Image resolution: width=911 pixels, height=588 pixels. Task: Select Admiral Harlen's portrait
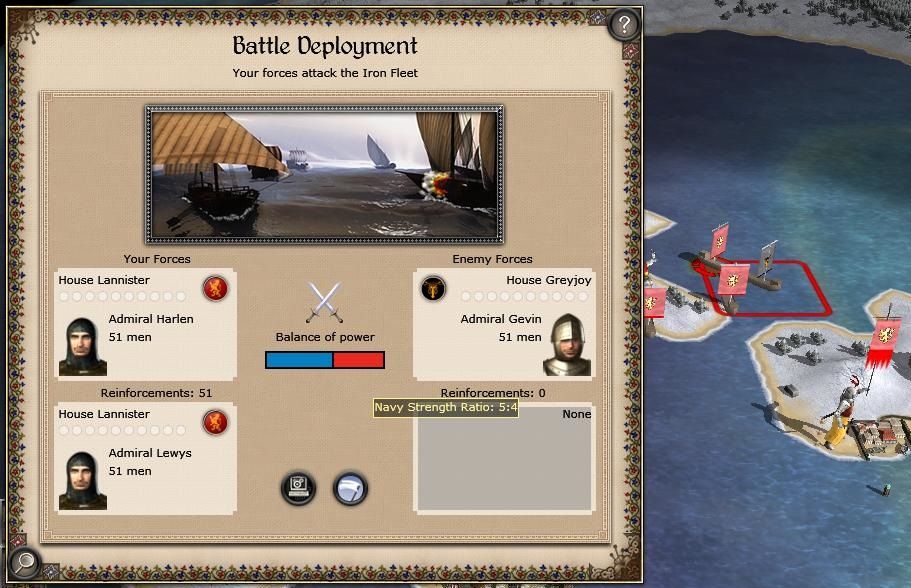click(x=83, y=346)
